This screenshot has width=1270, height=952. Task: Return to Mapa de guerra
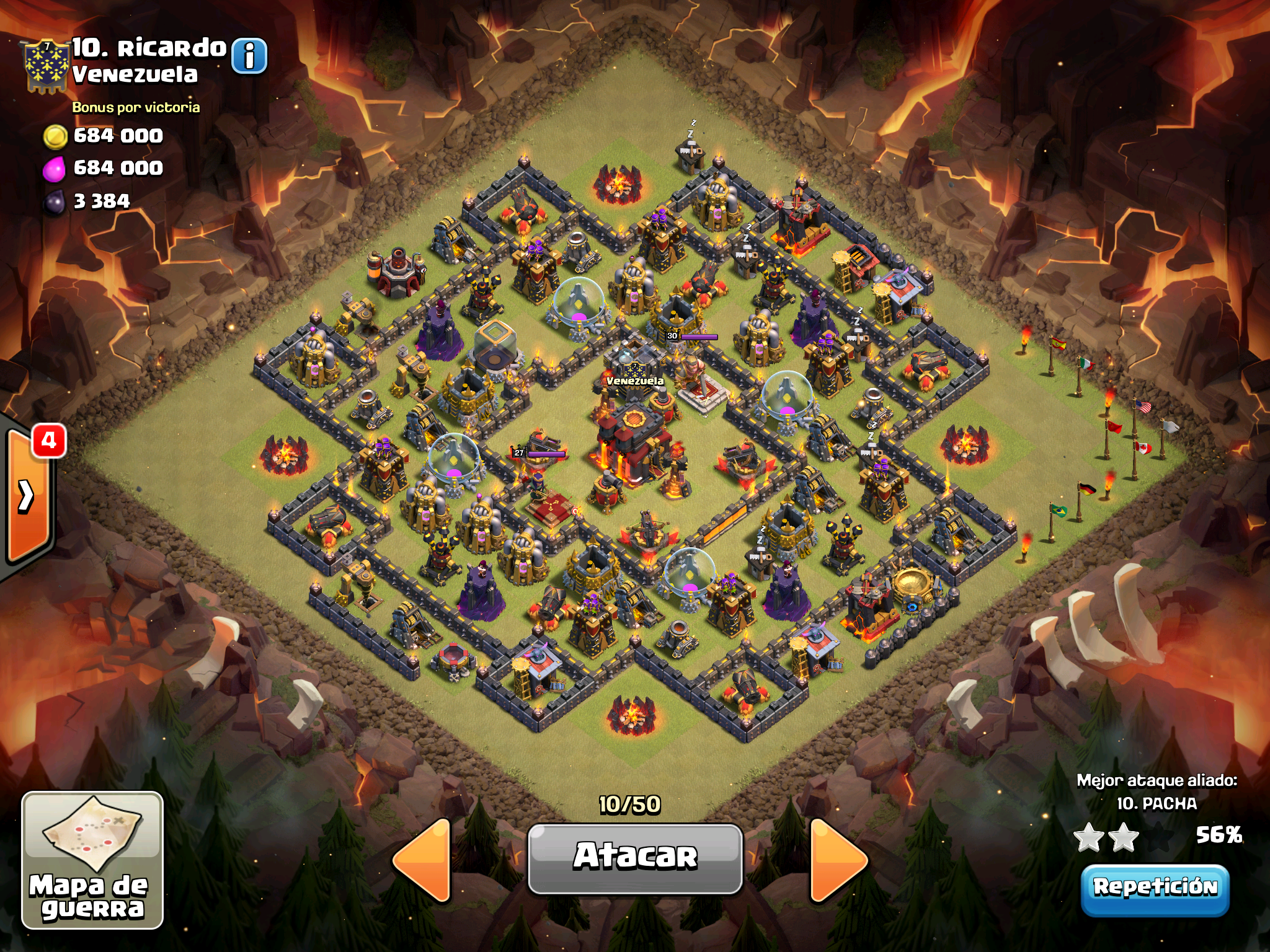92,860
